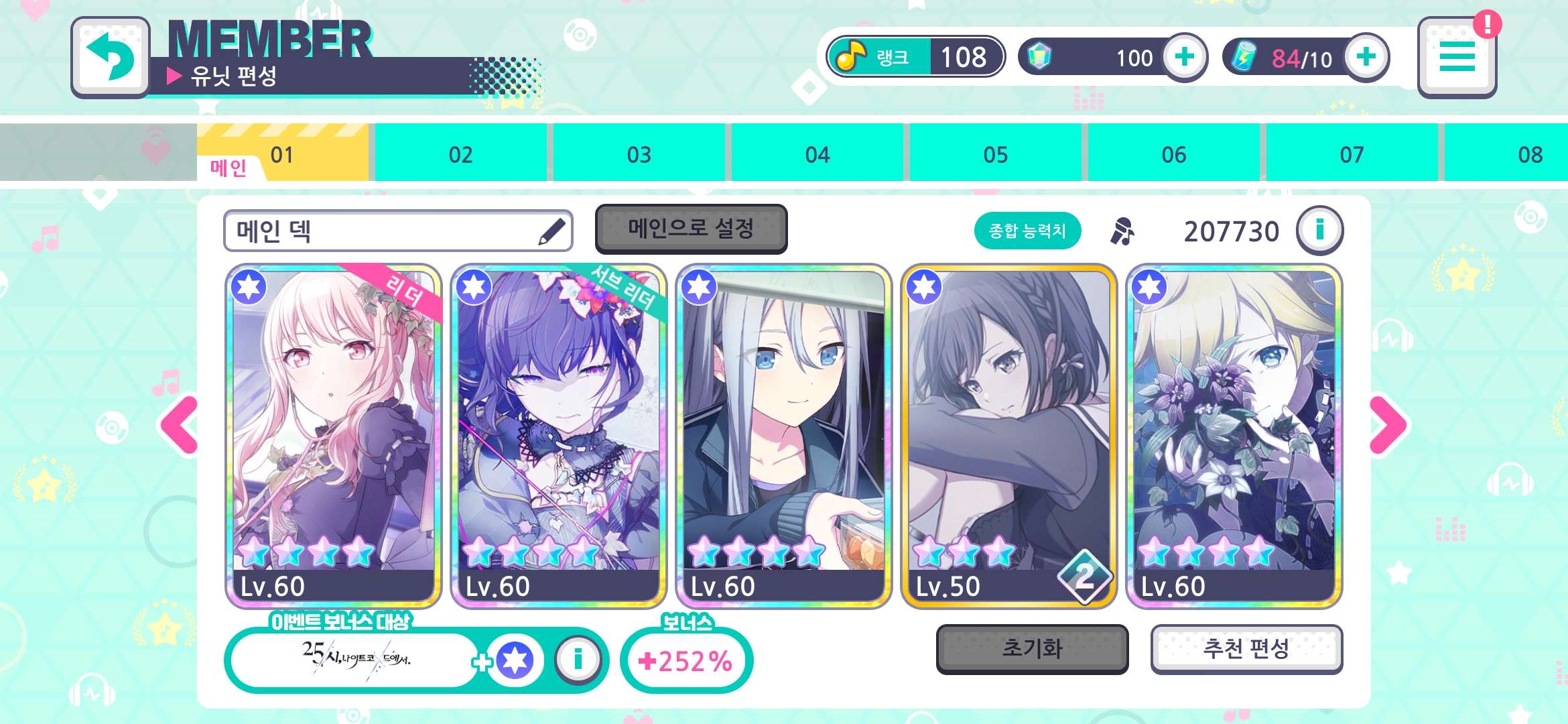Image resolution: width=1568 pixels, height=724 pixels.
Task: Switch to unit deck tab 03
Action: 639,154
